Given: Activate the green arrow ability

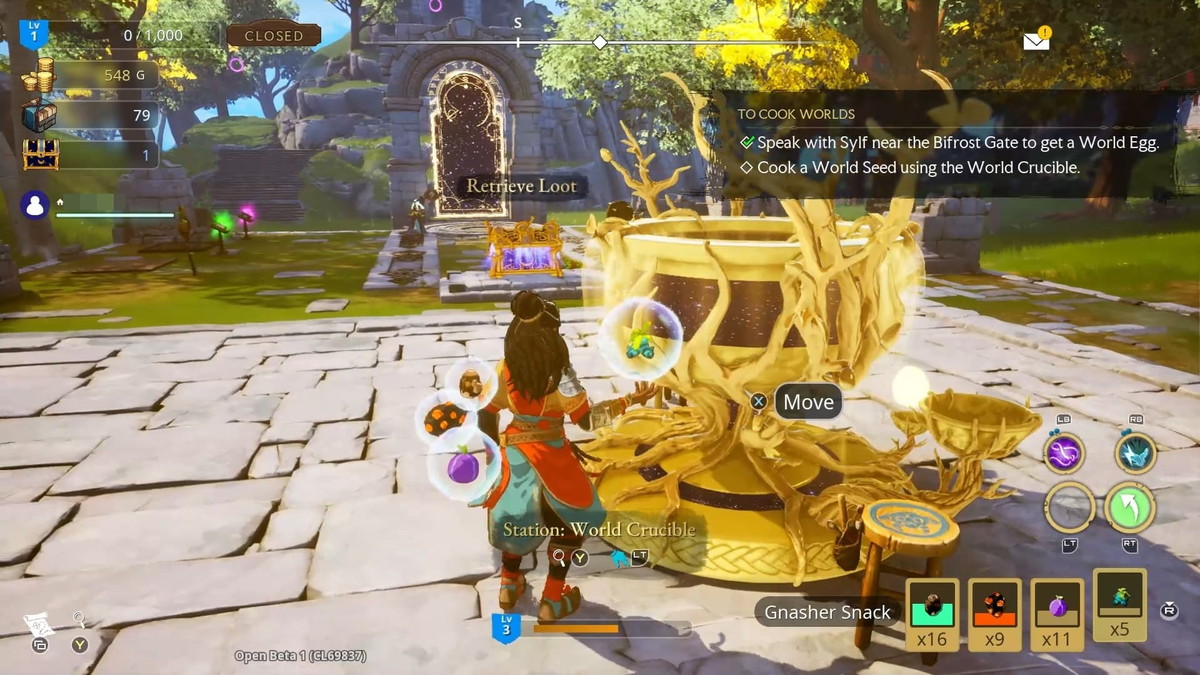Looking at the screenshot, I should 1131,506.
